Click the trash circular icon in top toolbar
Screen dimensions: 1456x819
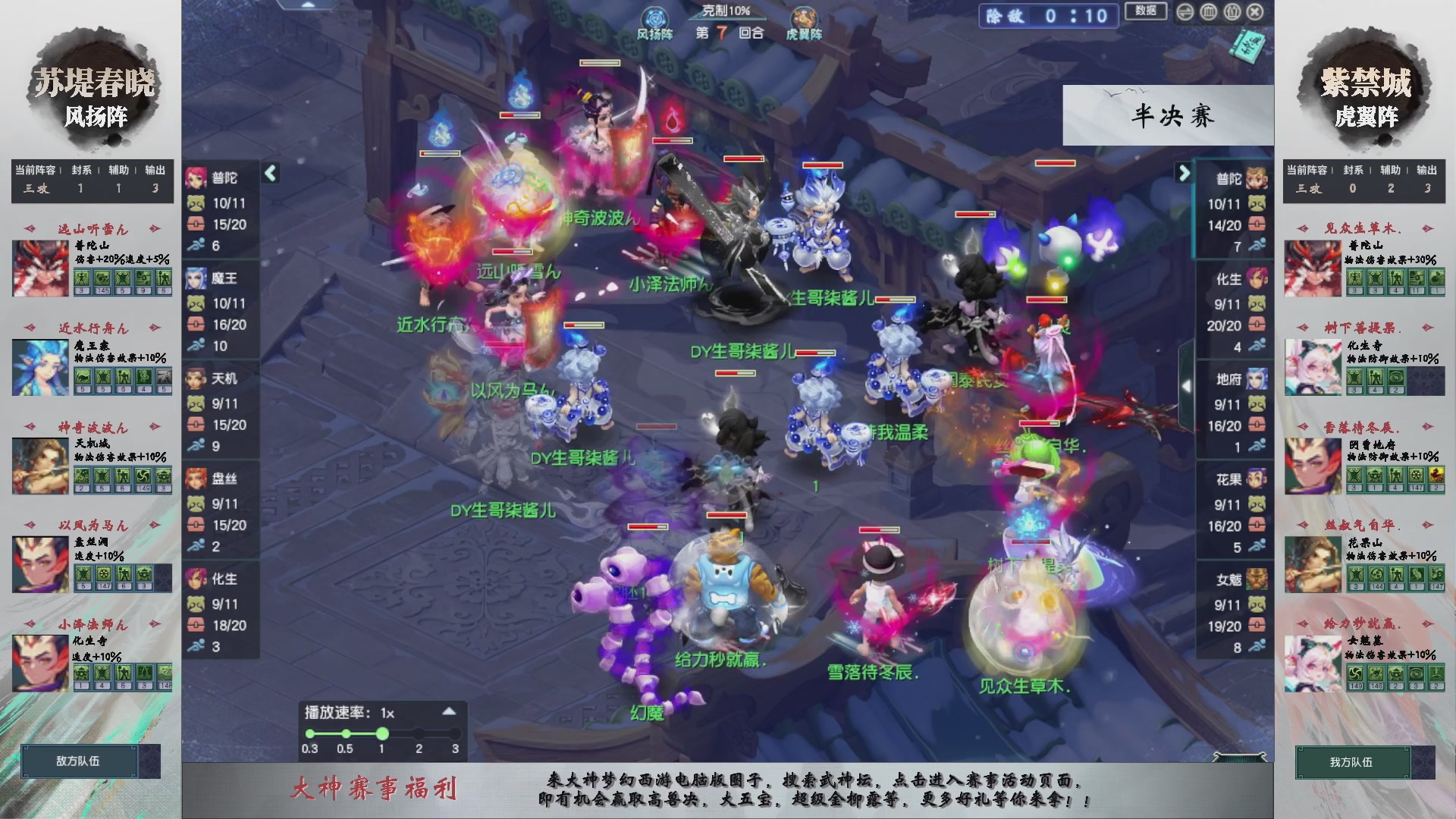pyautogui.click(x=1232, y=12)
